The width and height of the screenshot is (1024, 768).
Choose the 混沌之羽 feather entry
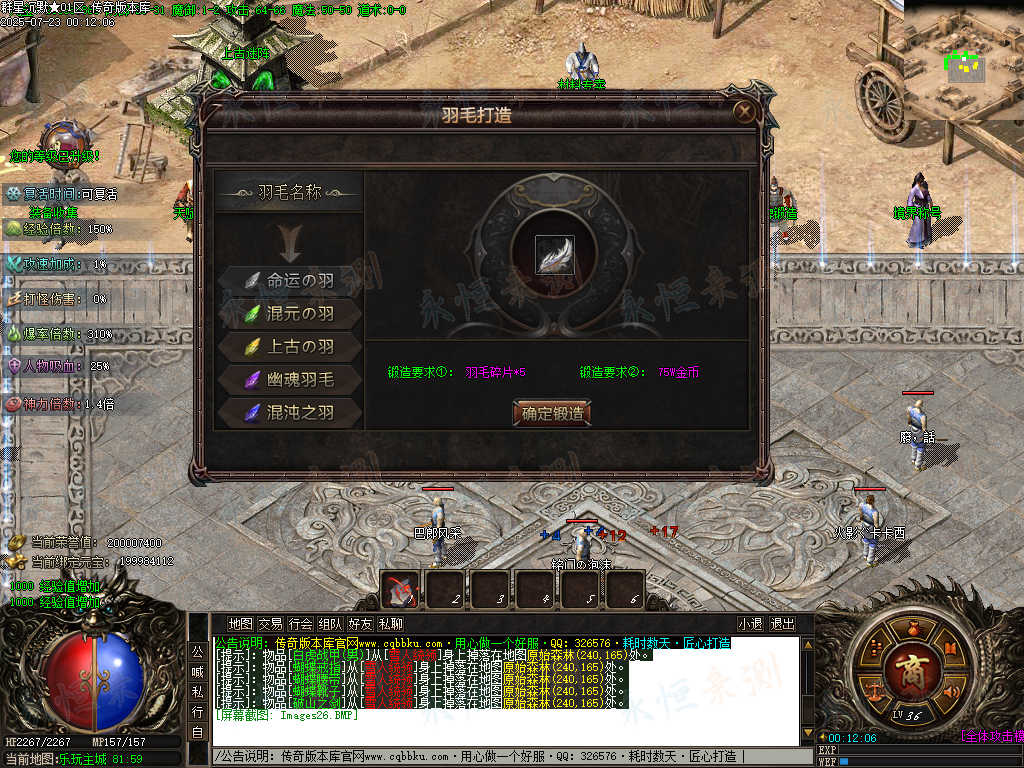289,411
